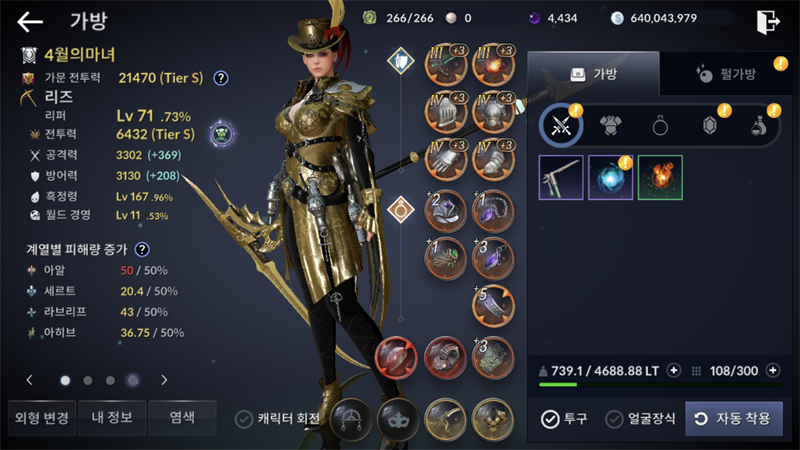Expand bag slots with the plus beside 108/300

769,370
